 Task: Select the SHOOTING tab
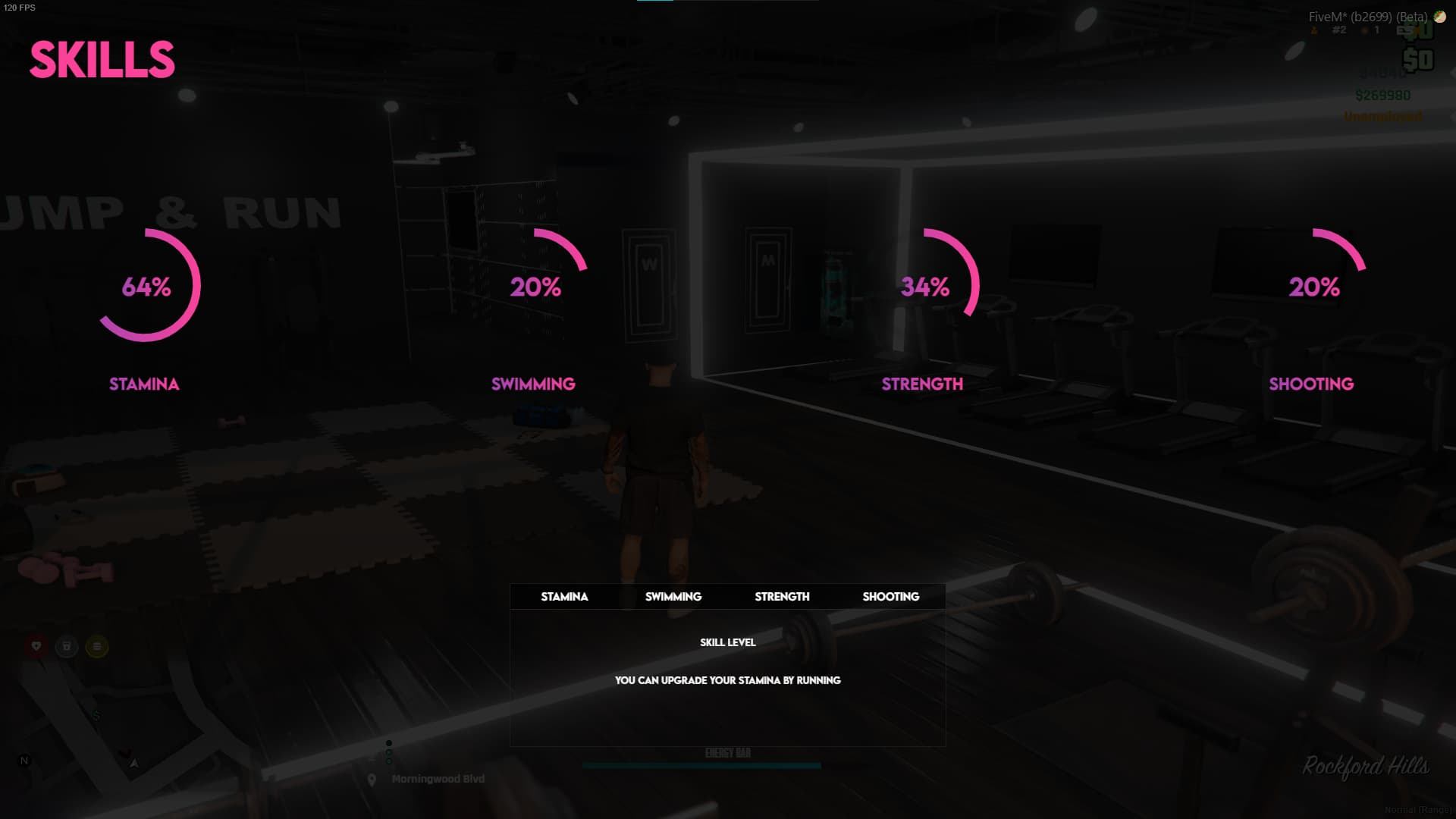point(891,597)
